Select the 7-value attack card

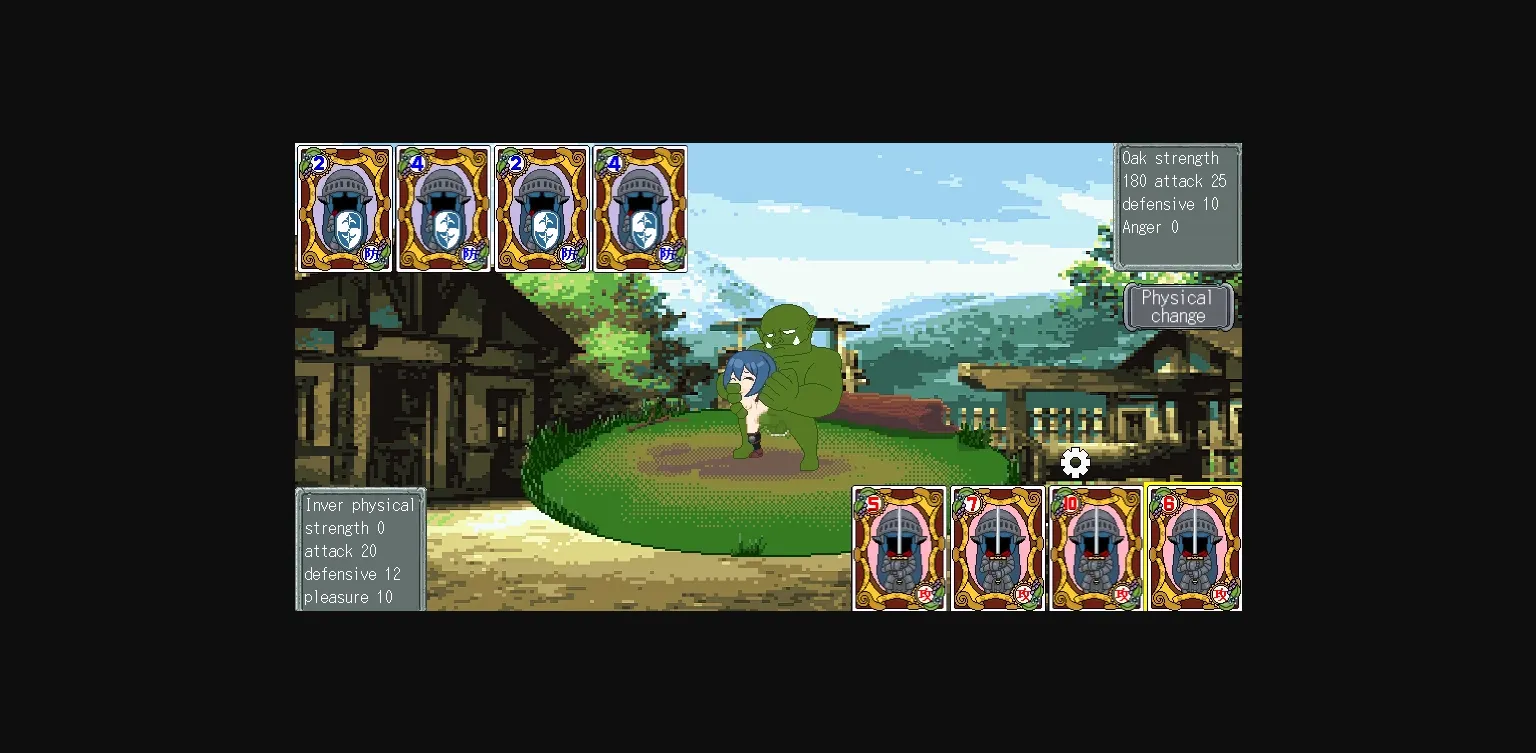(x=997, y=548)
